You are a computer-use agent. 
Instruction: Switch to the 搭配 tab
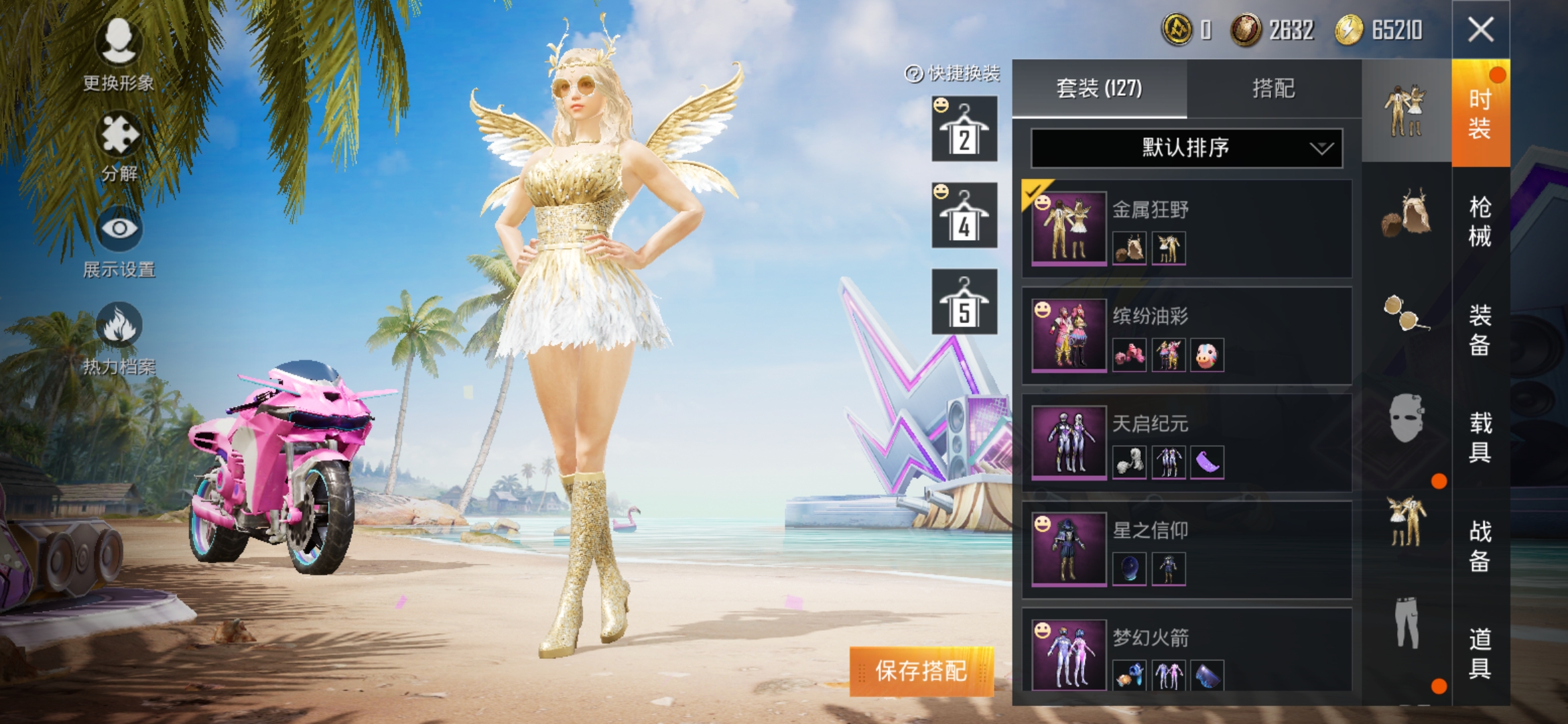(1273, 88)
